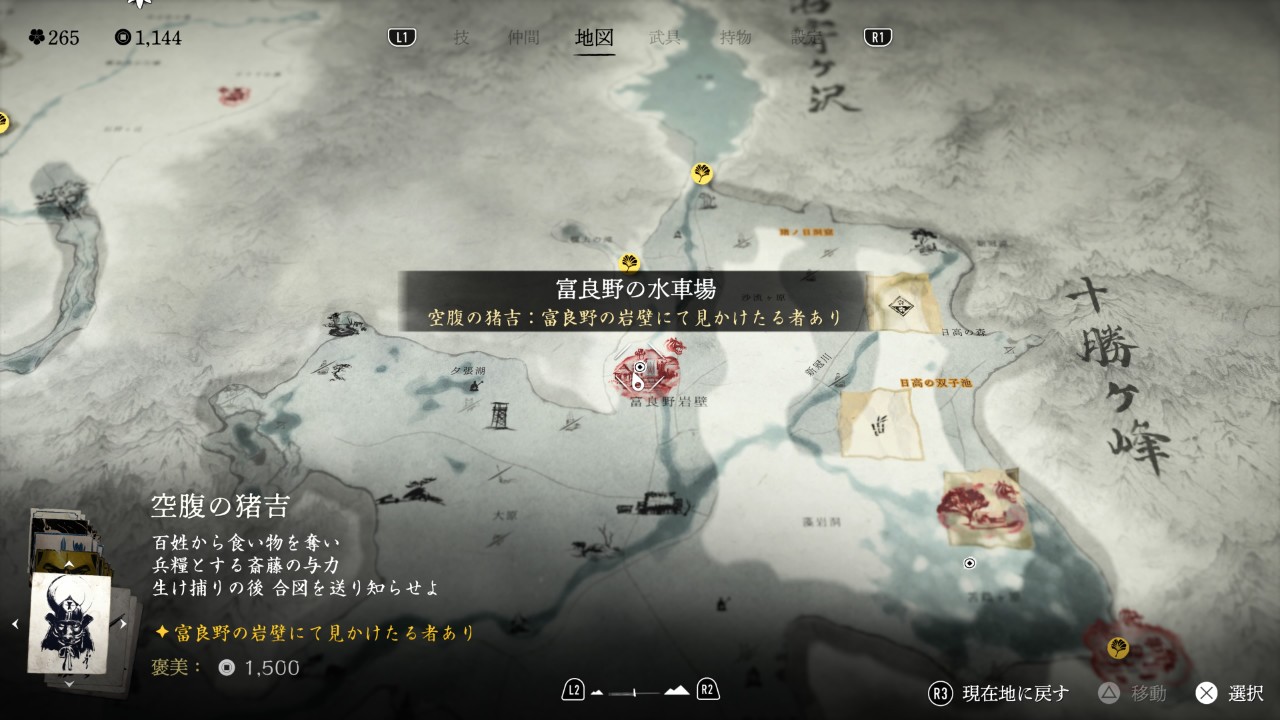Screen dimensions: 1280x720
Task: Click the 選択 (select) option
Action: click(x=1231, y=693)
